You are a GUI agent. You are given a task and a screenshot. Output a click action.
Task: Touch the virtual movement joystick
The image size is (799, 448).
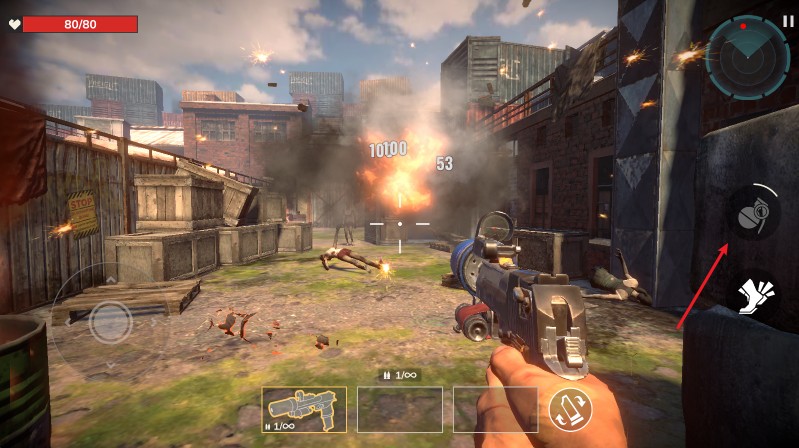pyautogui.click(x=110, y=321)
